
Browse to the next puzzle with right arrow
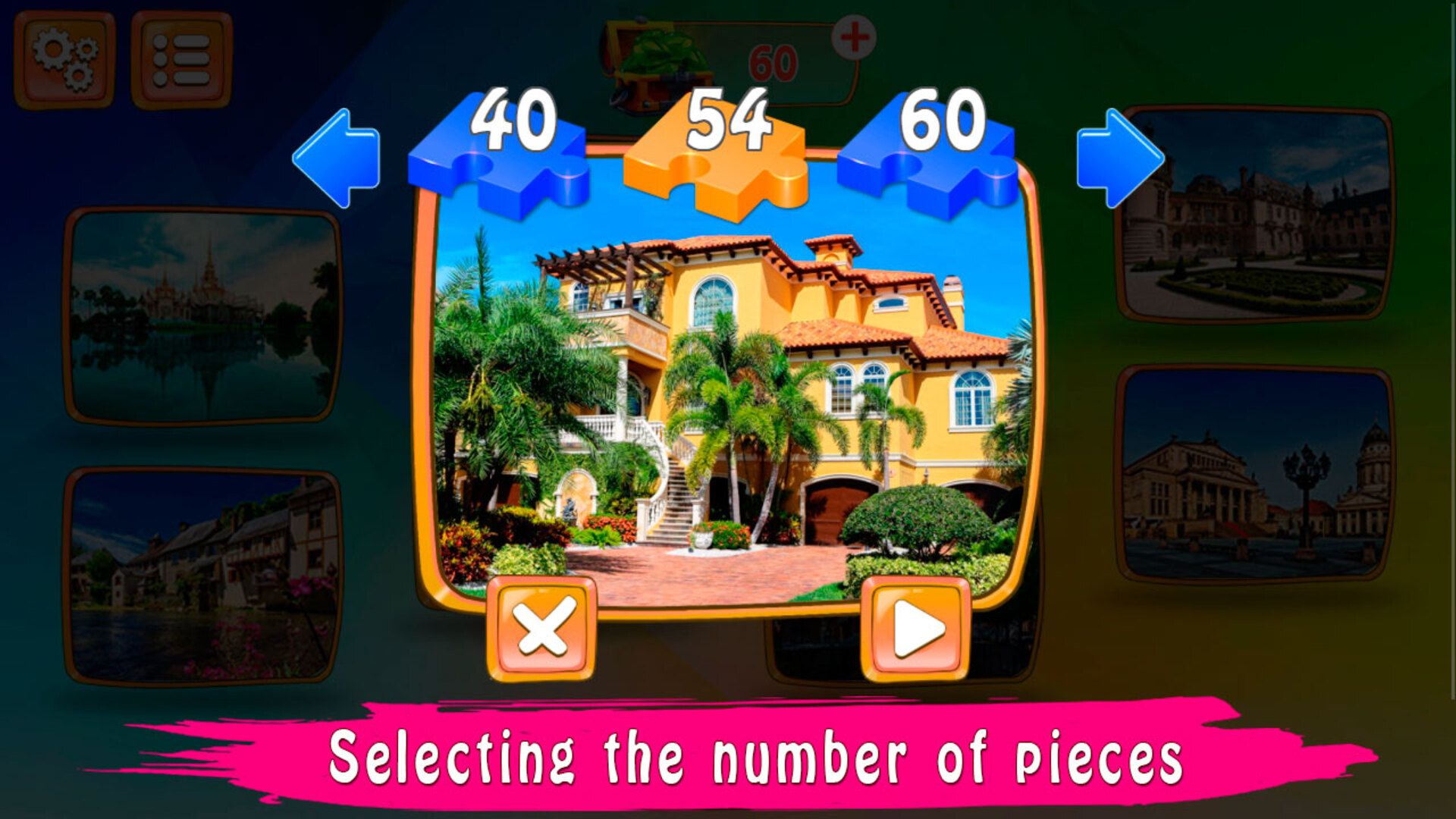click(1121, 155)
